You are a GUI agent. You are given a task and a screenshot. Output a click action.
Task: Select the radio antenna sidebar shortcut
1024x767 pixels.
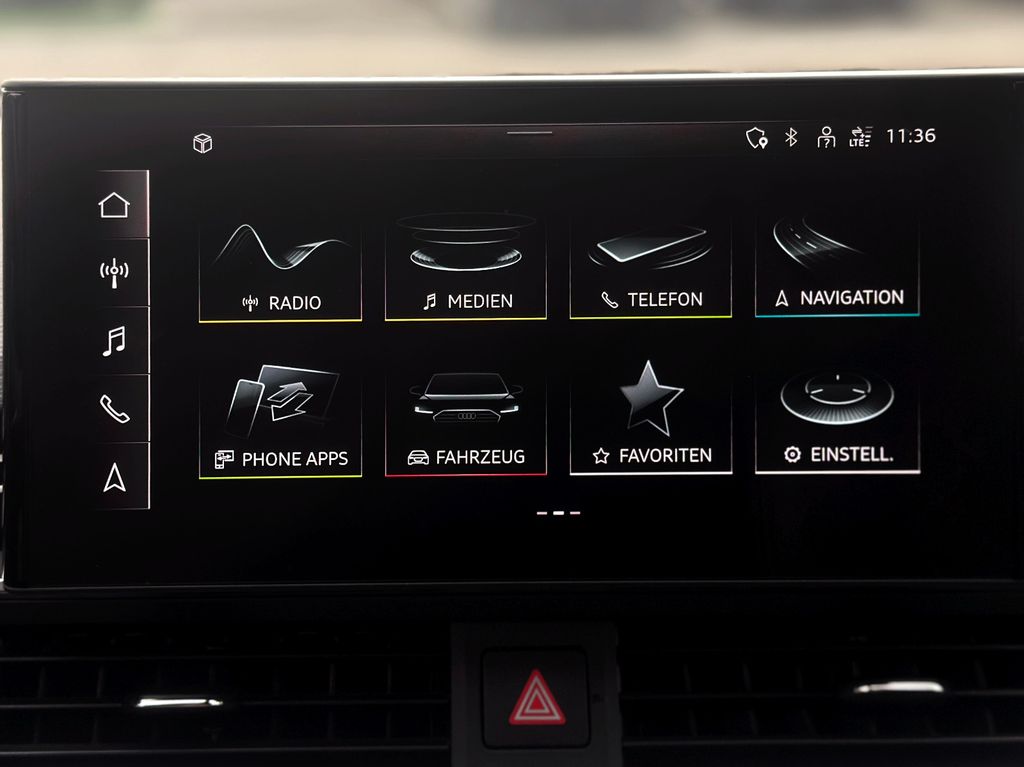[114, 272]
